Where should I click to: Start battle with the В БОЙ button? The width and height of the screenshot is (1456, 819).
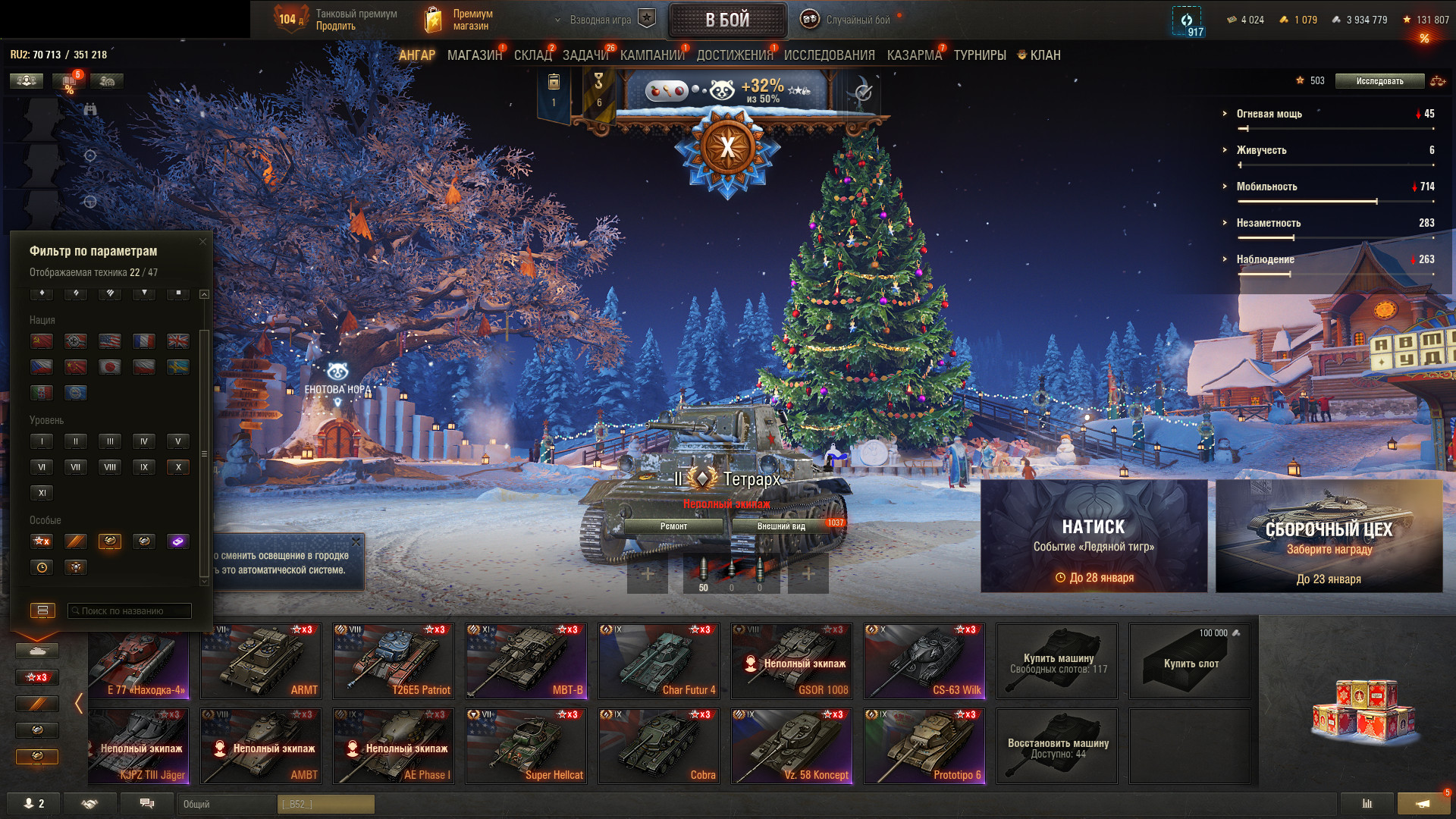[x=727, y=20]
